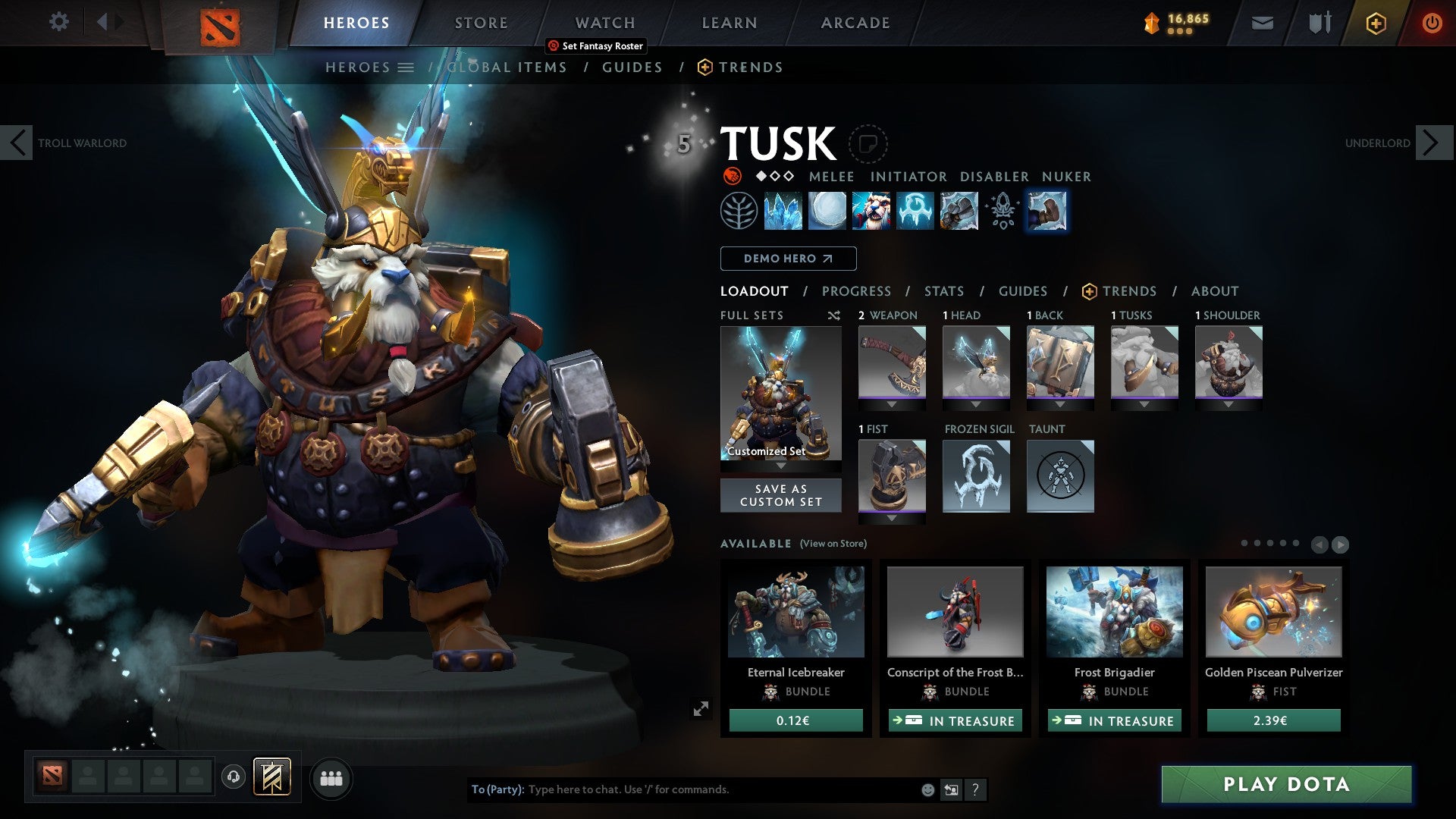Open the empty Taunt slot

(x=1060, y=476)
